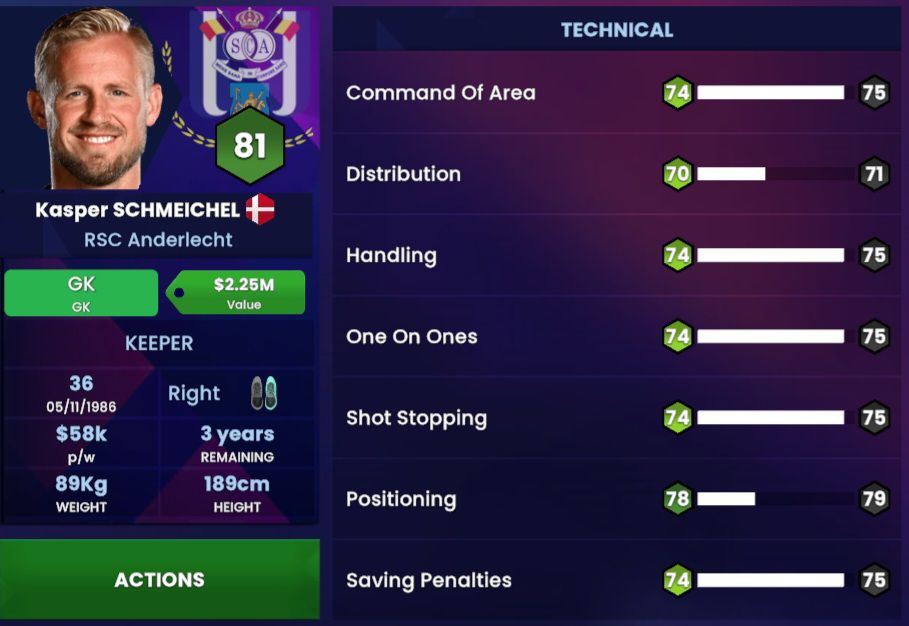The width and height of the screenshot is (909, 626).
Task: Select the Positioning attribute row
Action: pos(616,499)
